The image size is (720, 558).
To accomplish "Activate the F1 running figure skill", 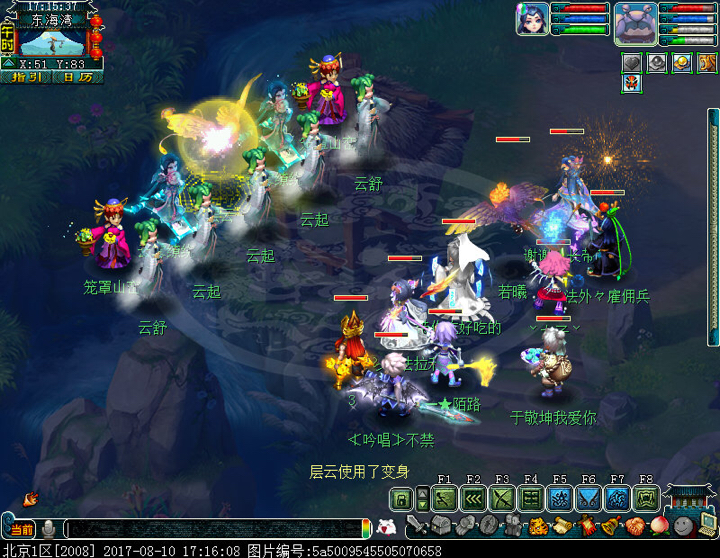I will click(445, 497).
